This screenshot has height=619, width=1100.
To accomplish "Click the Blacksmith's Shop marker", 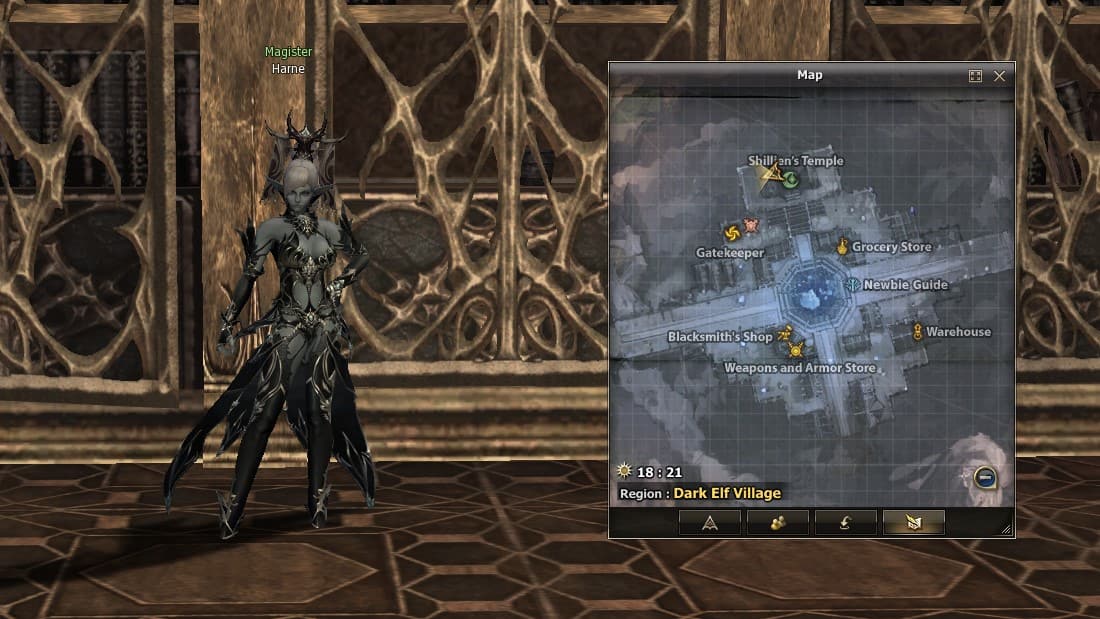I will [785, 334].
